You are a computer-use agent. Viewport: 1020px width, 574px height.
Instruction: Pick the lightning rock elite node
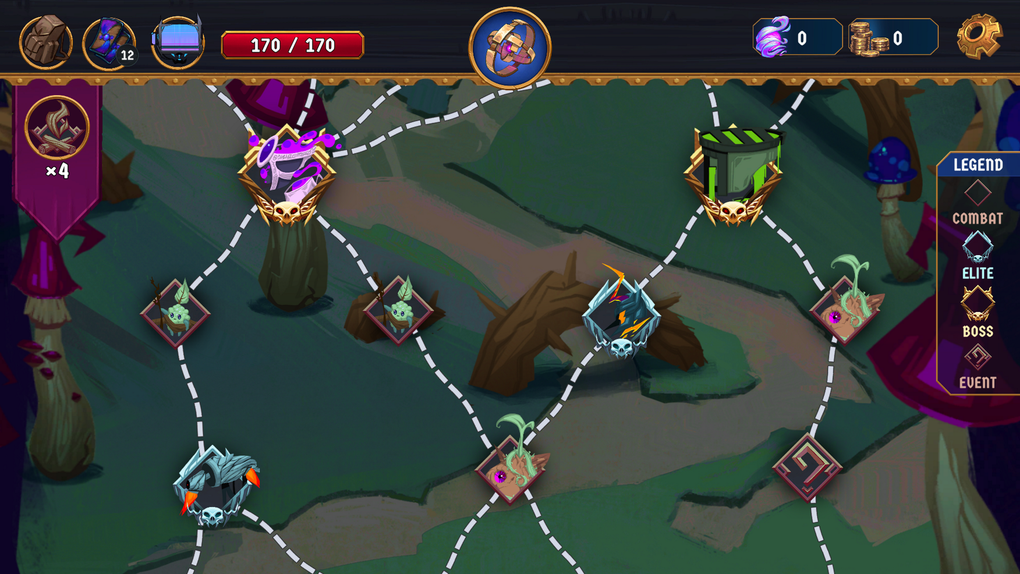(x=621, y=314)
